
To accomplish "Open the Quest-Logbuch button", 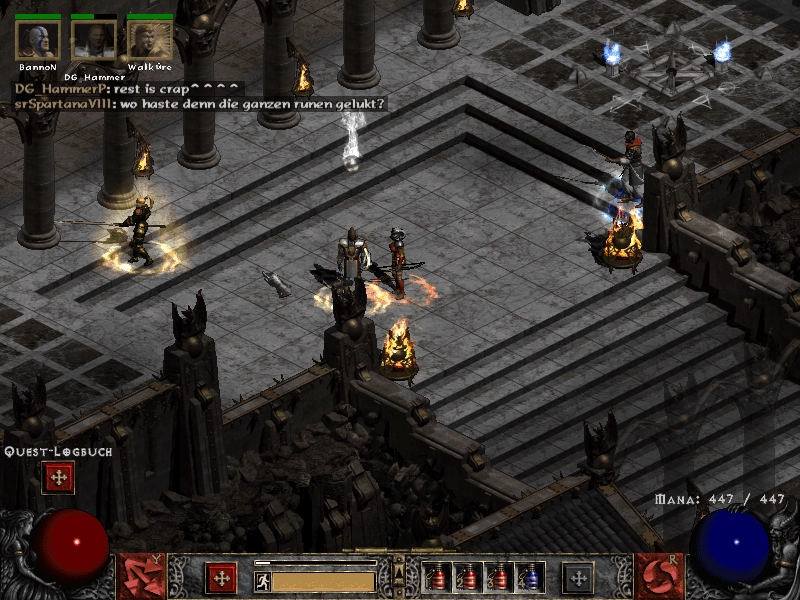I will tap(58, 478).
